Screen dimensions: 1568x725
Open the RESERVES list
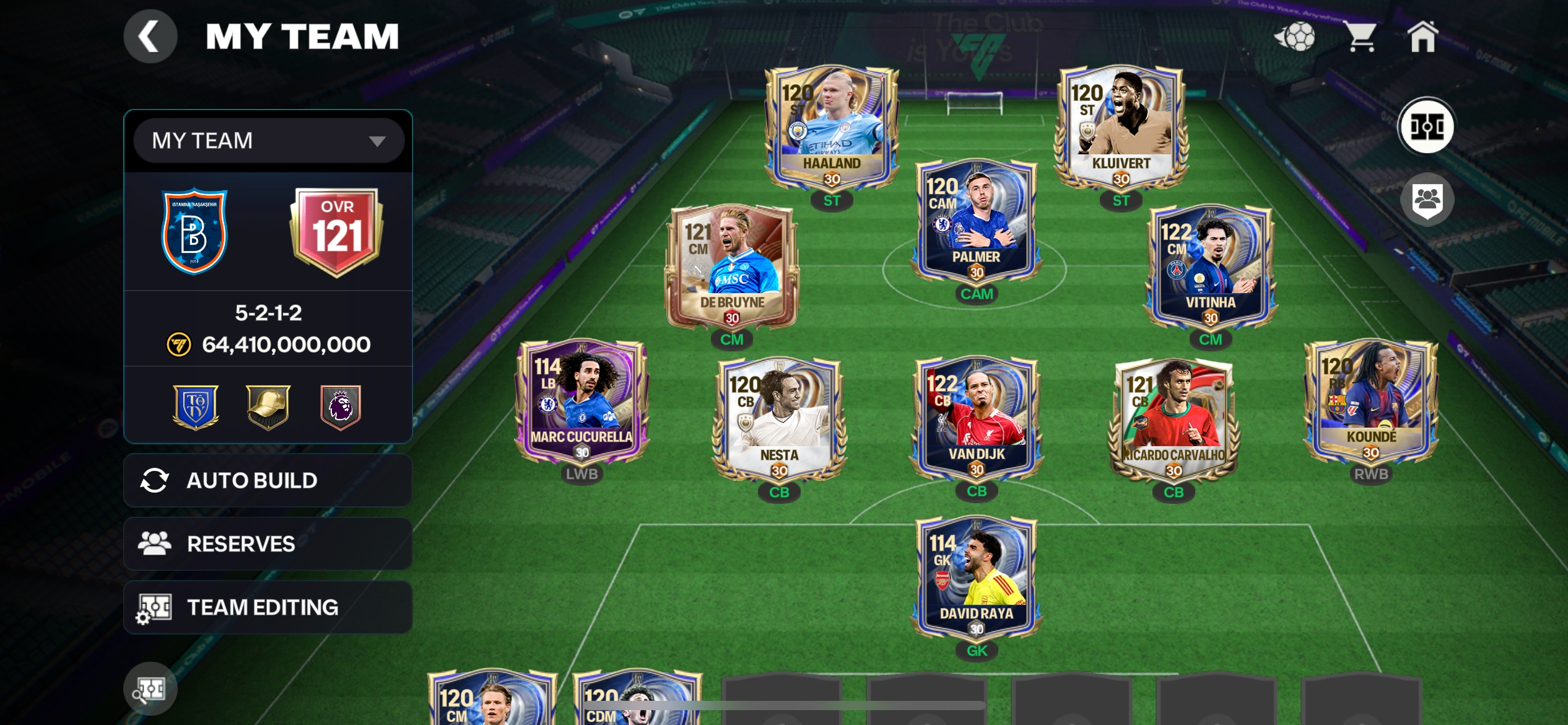click(268, 543)
